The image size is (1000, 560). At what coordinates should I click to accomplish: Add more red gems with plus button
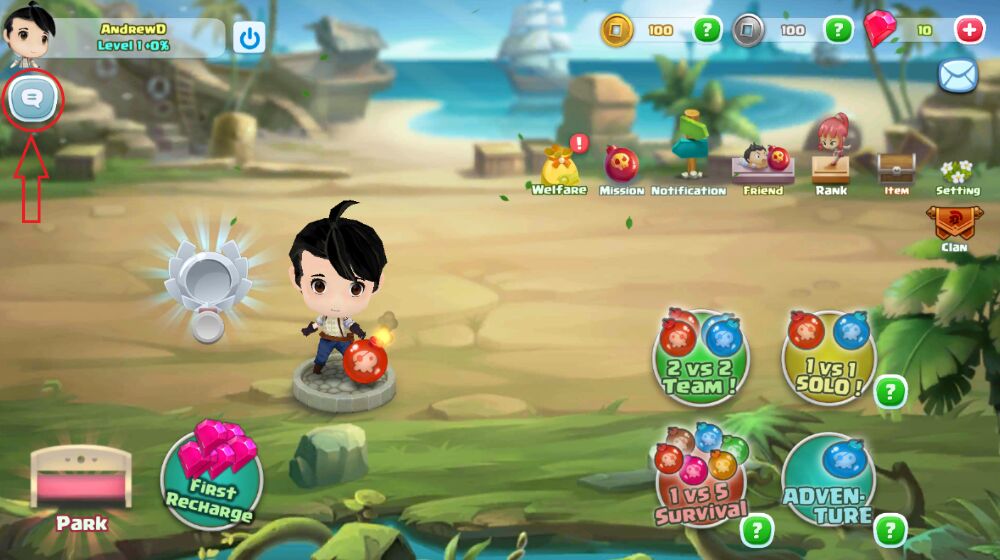coord(969,30)
